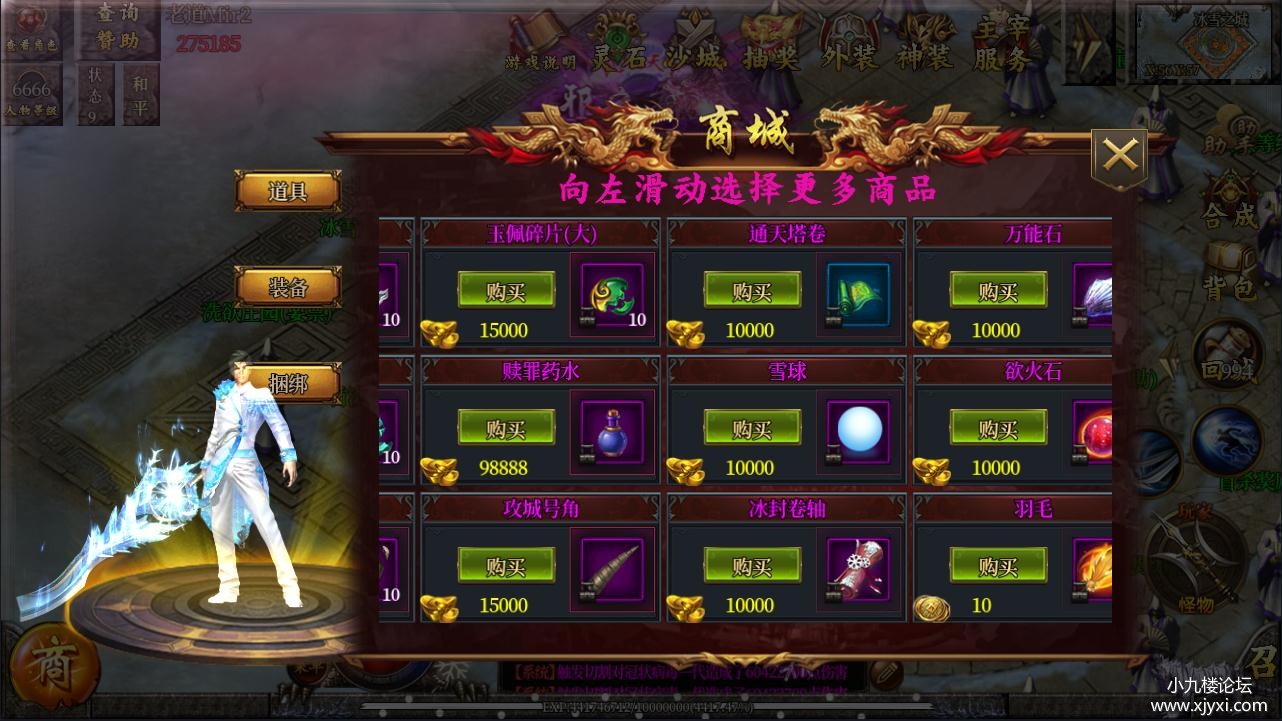Purchase the 通天塔卷 scroll
Screen dimensions: 1282x721
(x=752, y=291)
